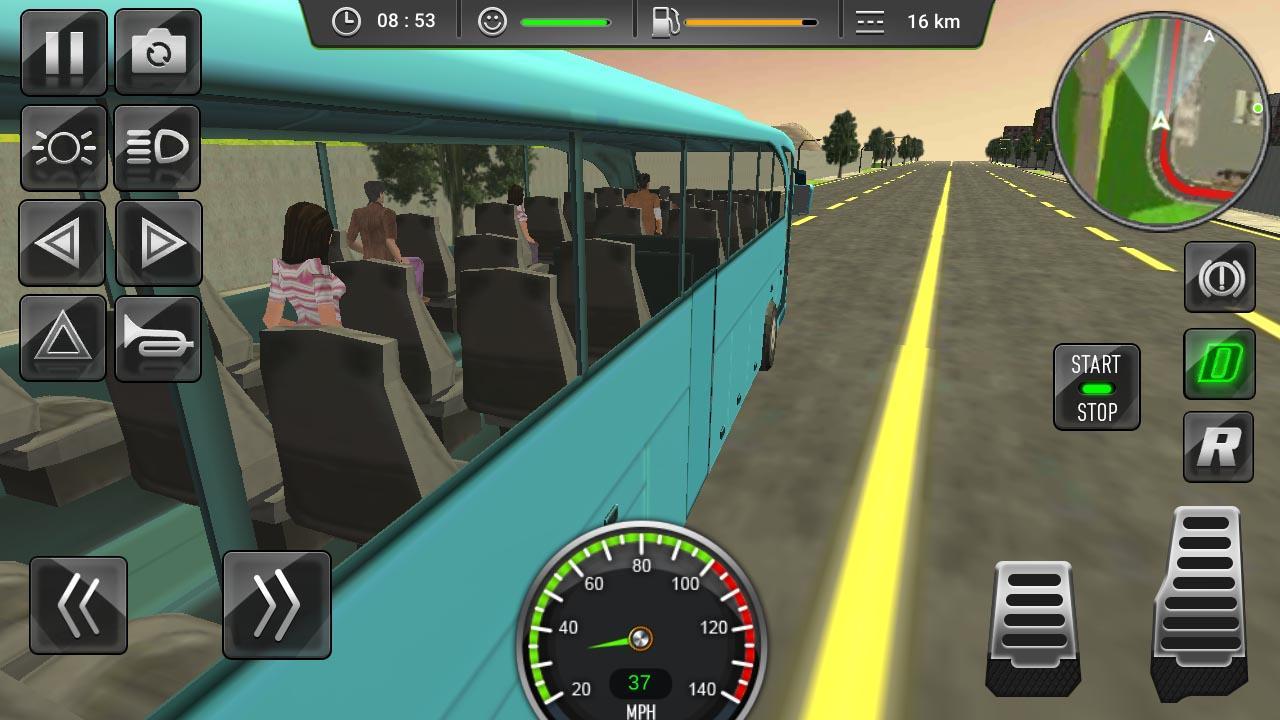The width and height of the screenshot is (1280, 720).
Task: Switch the camera view
Action: click(x=158, y=52)
